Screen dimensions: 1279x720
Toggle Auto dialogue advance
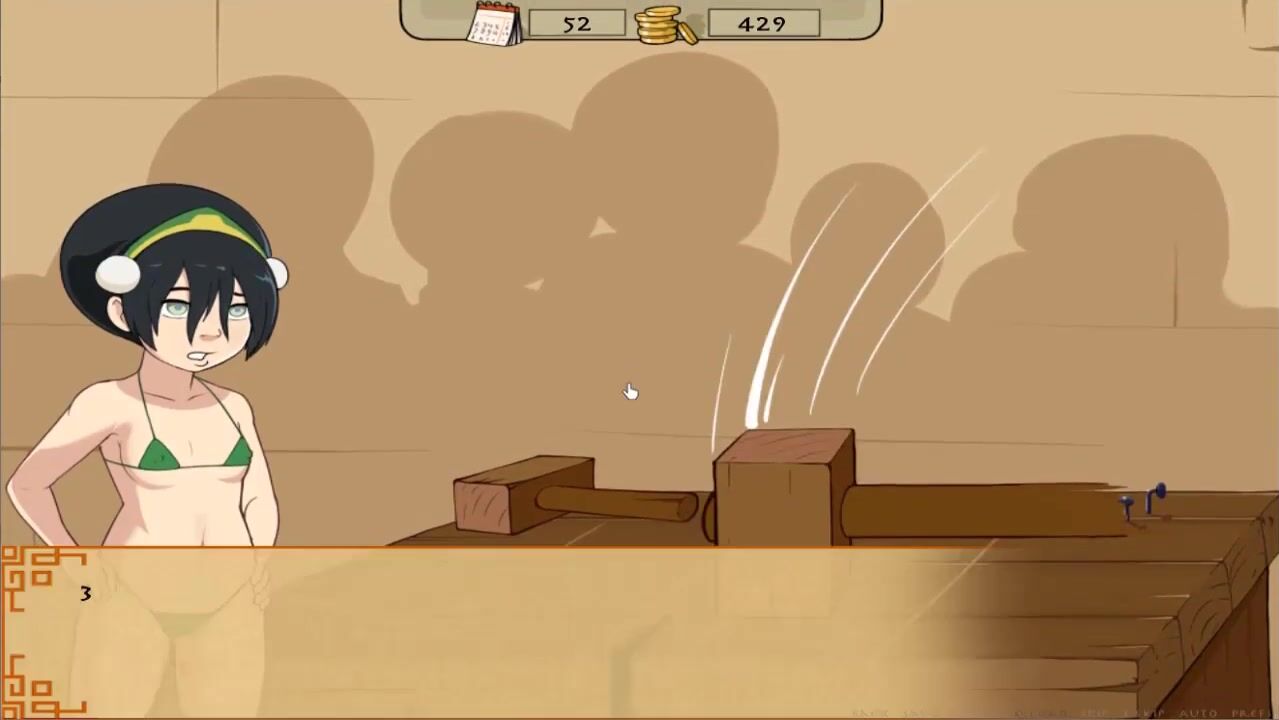(x=1198, y=713)
